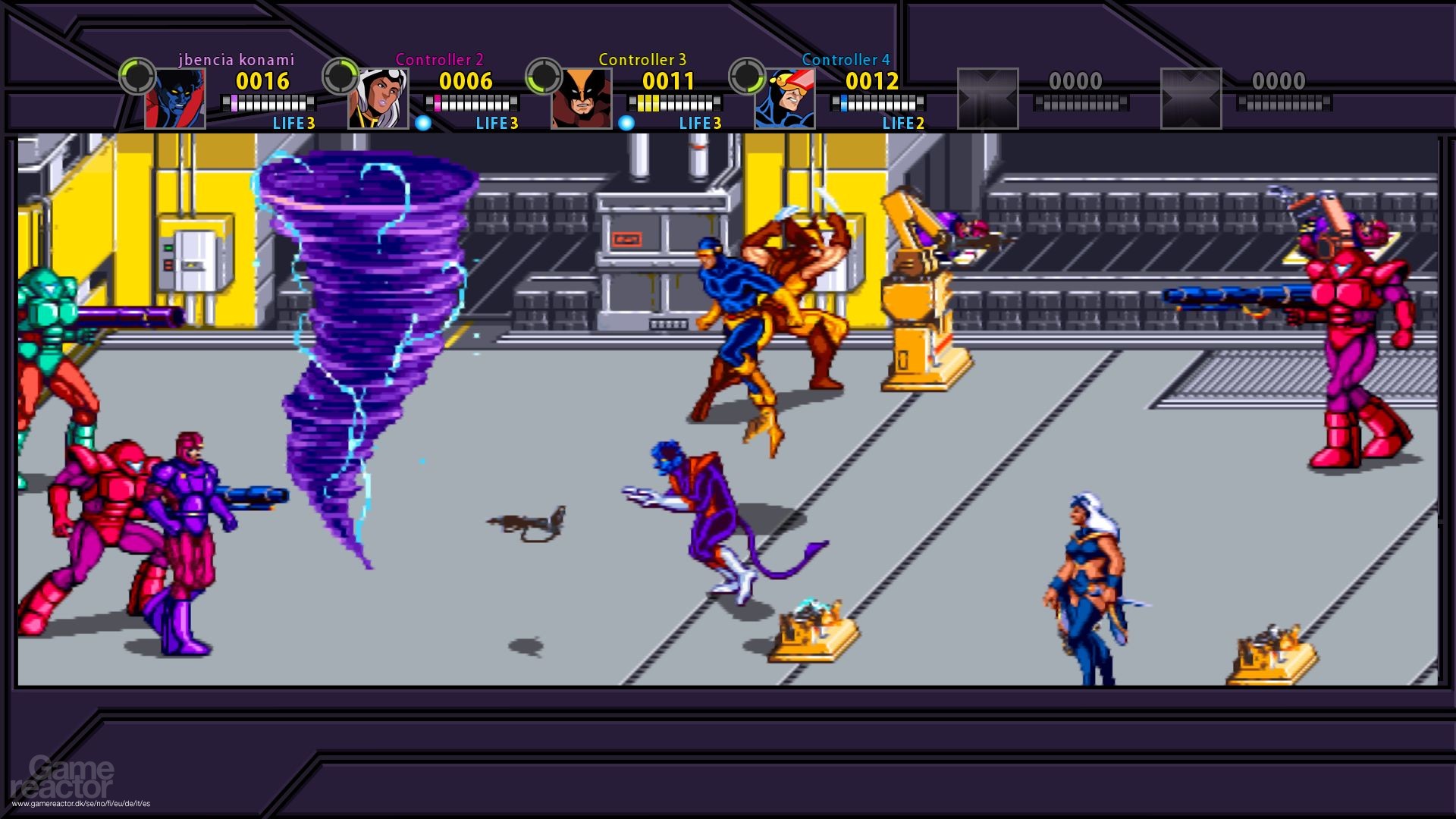Image resolution: width=1456 pixels, height=819 pixels.
Task: Toggle Controller 4's mutant power ring
Action: [x=746, y=76]
